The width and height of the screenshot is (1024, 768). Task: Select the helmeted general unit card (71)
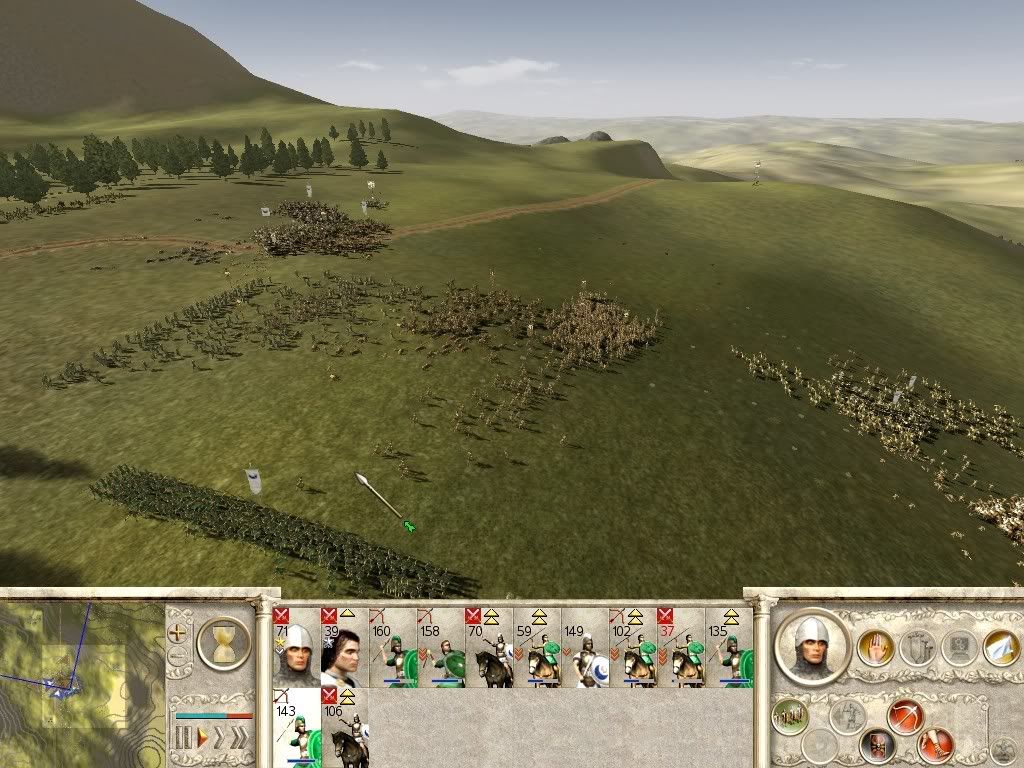(x=296, y=648)
